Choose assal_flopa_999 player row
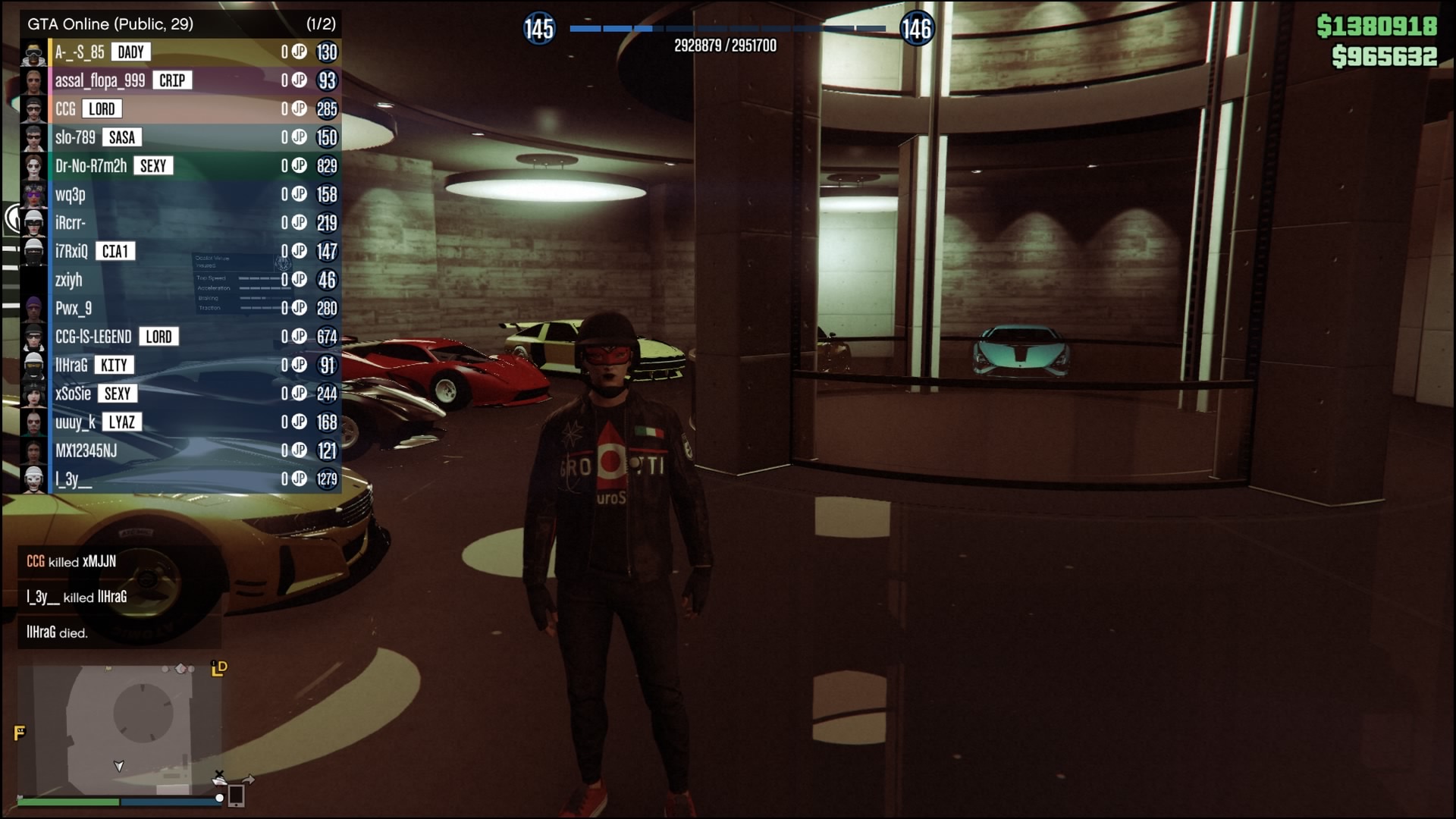The image size is (1456, 819). [182, 80]
